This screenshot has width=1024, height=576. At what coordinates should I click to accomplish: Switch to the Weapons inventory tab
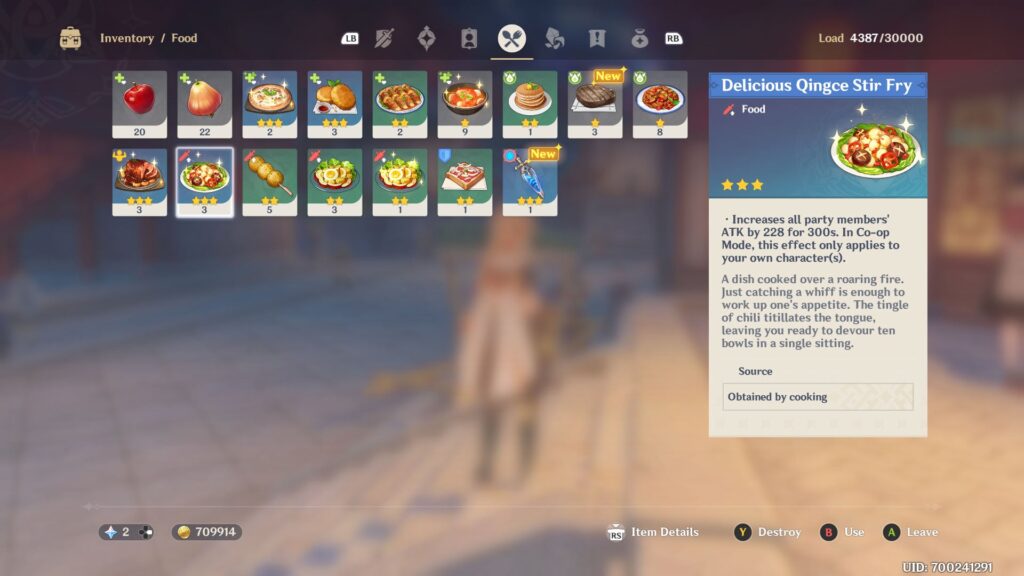(x=384, y=39)
